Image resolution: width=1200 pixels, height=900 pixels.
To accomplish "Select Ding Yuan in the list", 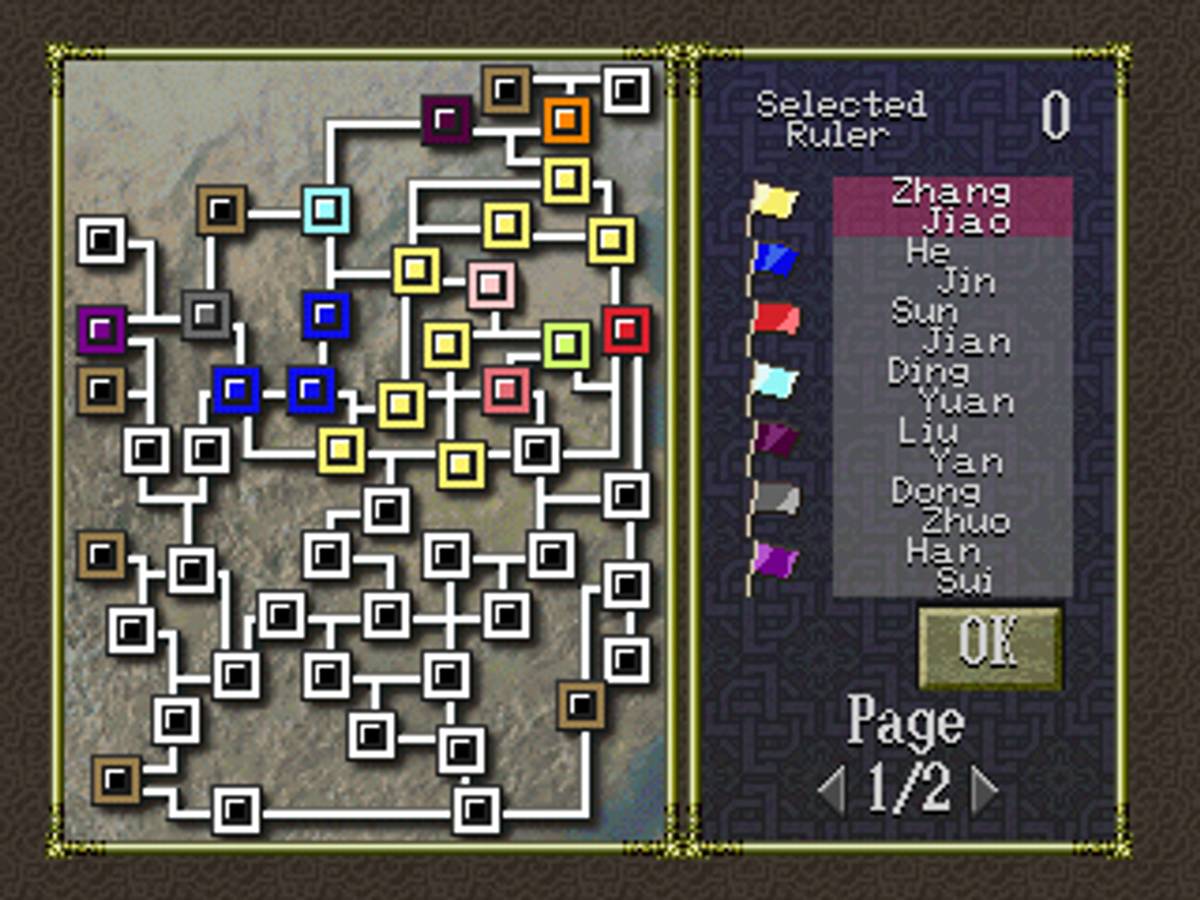I will (x=952, y=387).
